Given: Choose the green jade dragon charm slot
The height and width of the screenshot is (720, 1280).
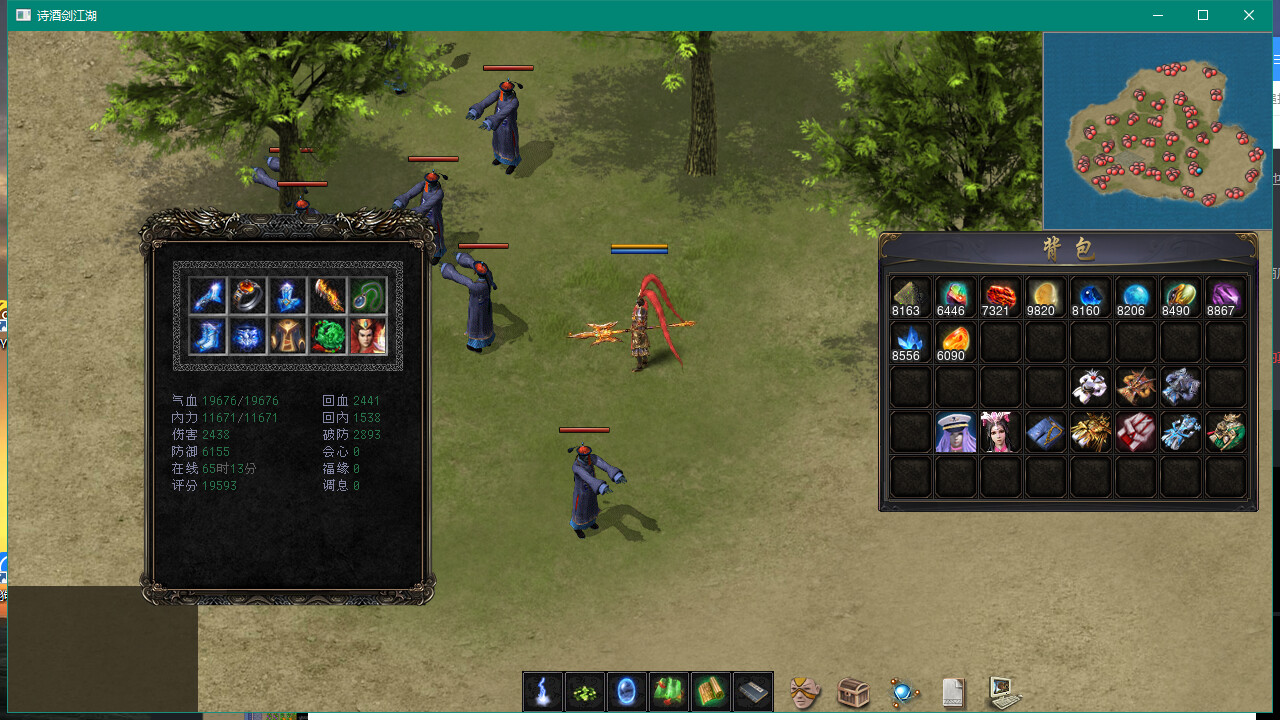Looking at the screenshot, I should click(328, 336).
